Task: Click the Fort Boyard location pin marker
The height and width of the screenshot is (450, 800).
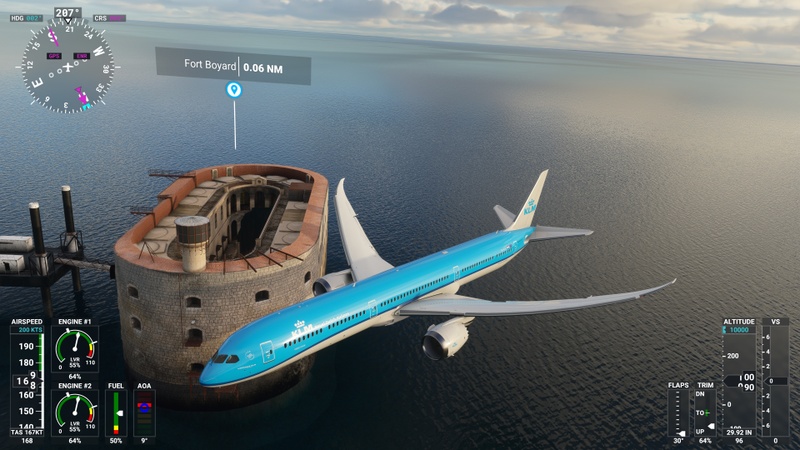Action: click(x=234, y=90)
